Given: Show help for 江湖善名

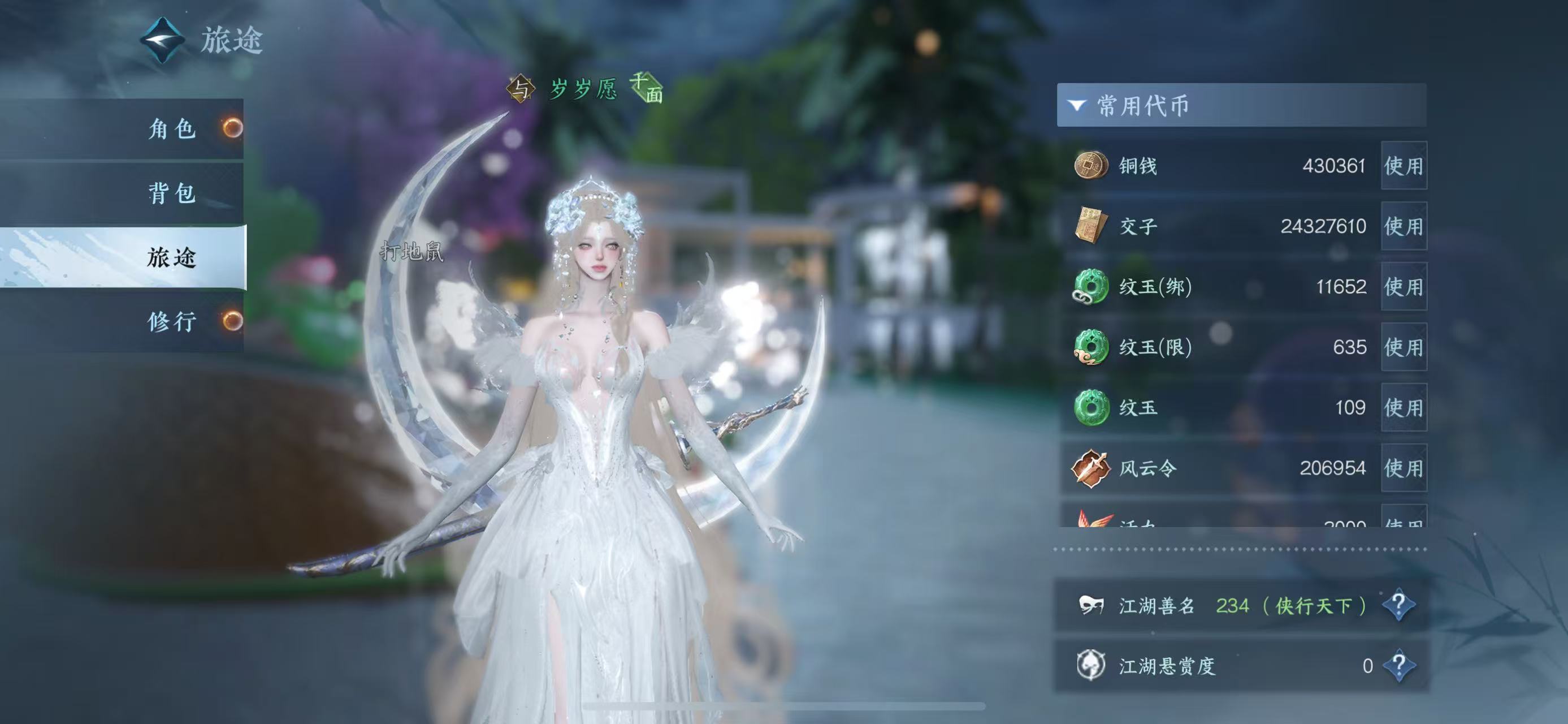Looking at the screenshot, I should click(x=1398, y=605).
